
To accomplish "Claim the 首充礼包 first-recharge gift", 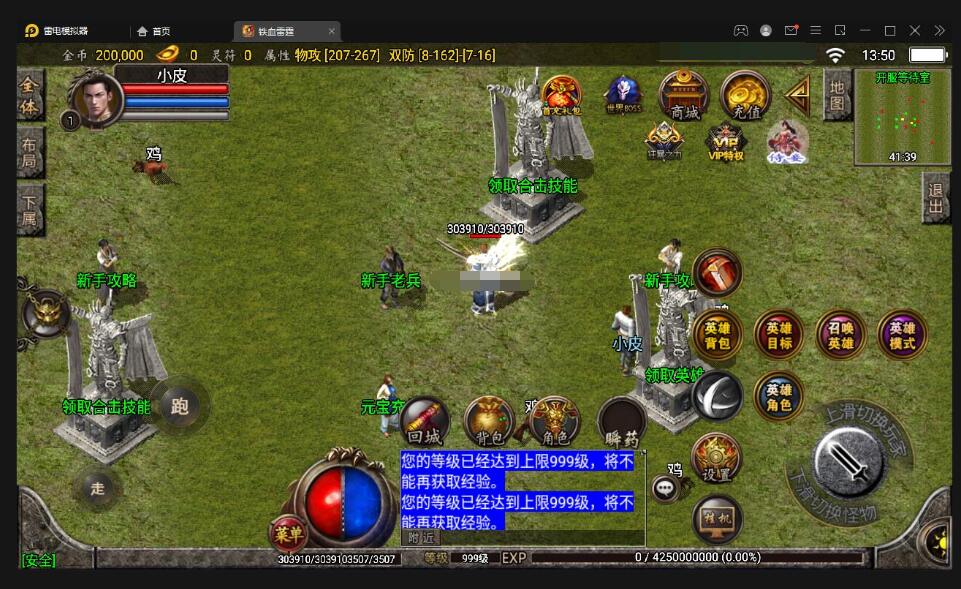I will tap(561, 95).
